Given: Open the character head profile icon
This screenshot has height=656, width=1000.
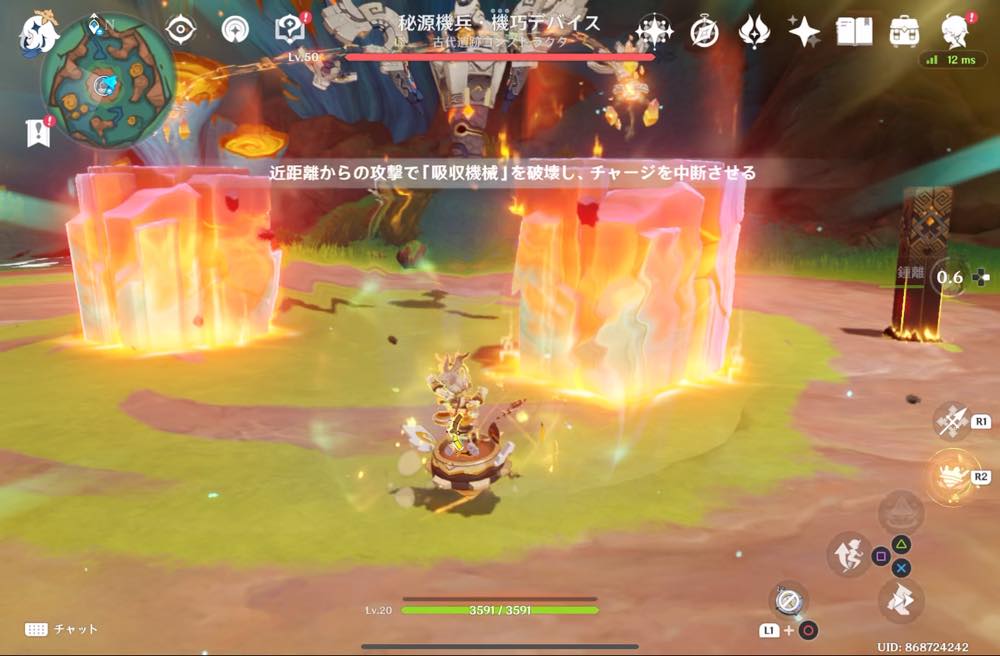Looking at the screenshot, I should 956,31.
